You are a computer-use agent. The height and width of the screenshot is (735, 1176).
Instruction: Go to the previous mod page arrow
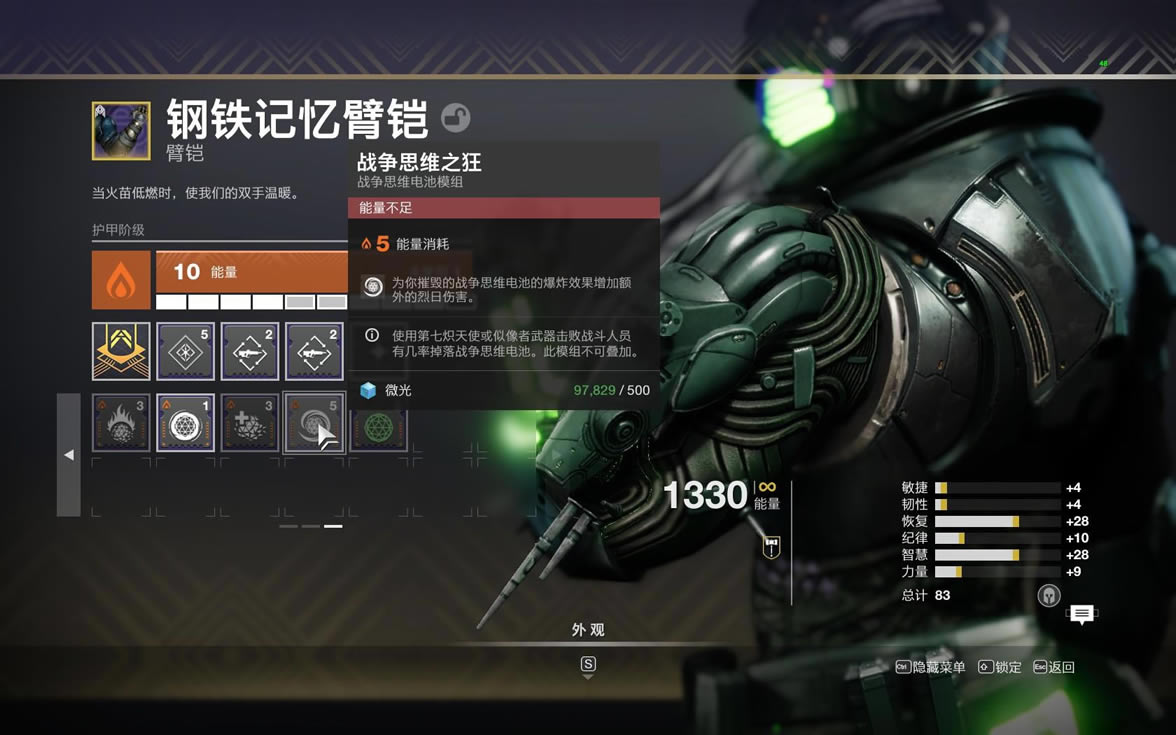pyautogui.click(x=68, y=455)
